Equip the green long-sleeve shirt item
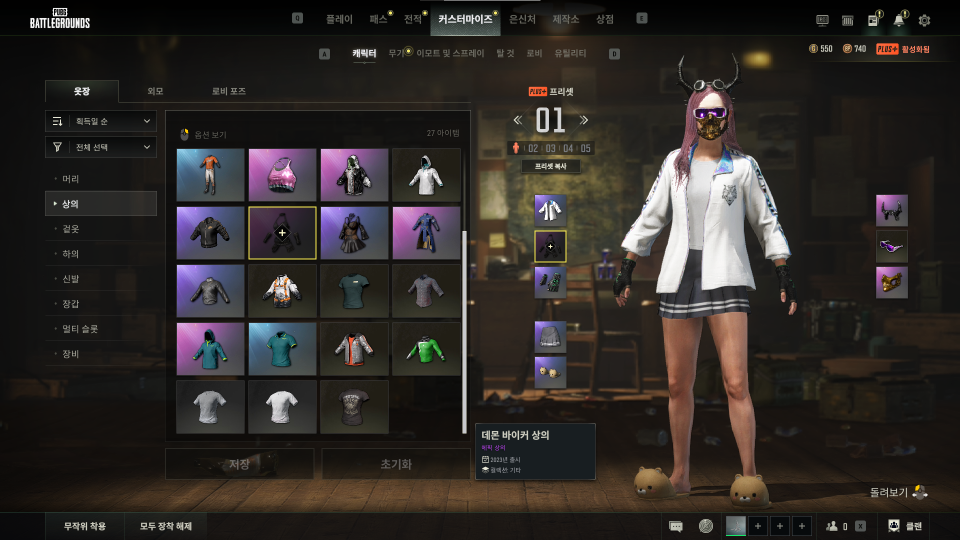This screenshot has width=960, height=540. point(426,349)
